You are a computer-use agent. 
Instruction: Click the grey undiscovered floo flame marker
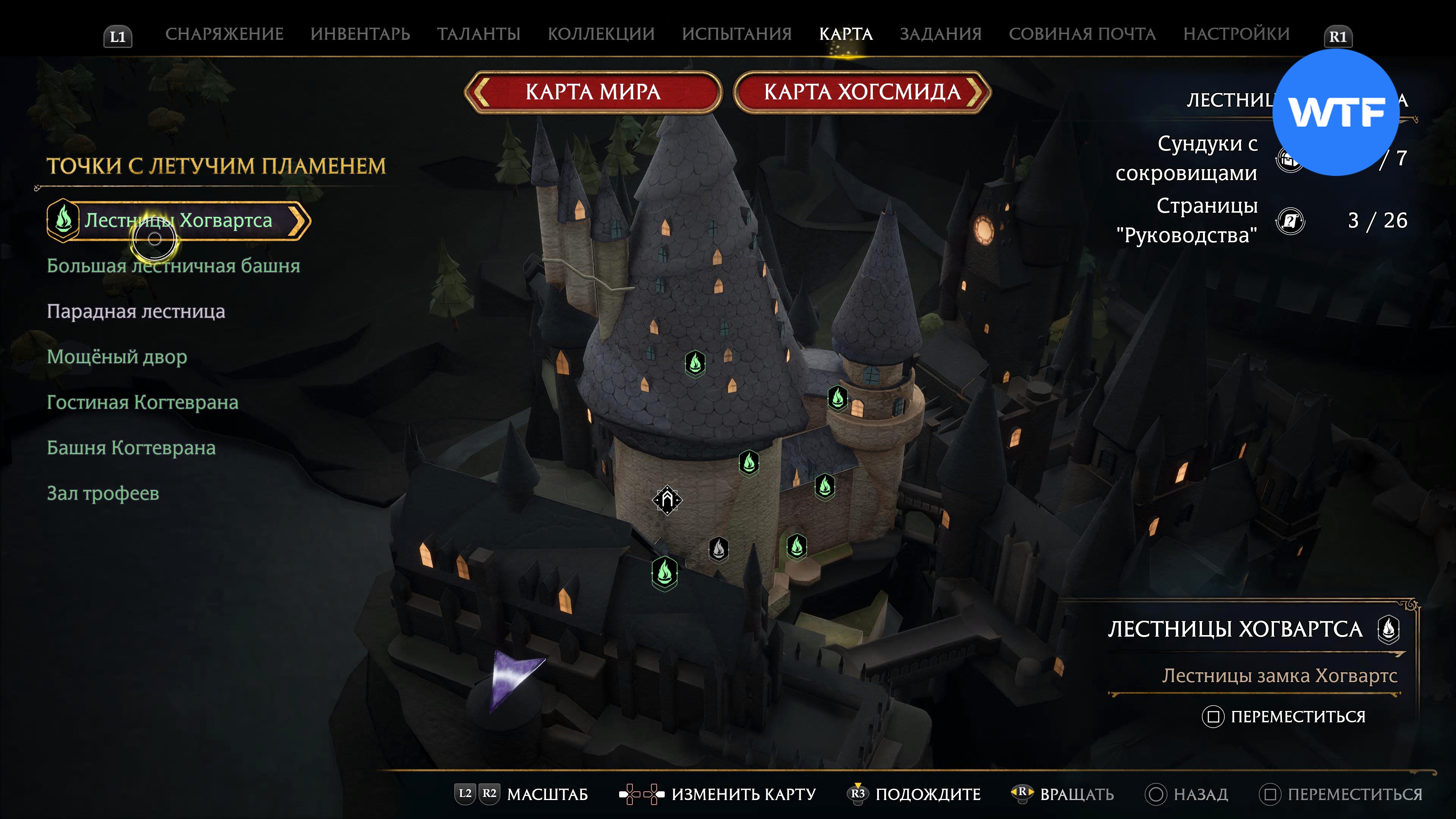(719, 548)
